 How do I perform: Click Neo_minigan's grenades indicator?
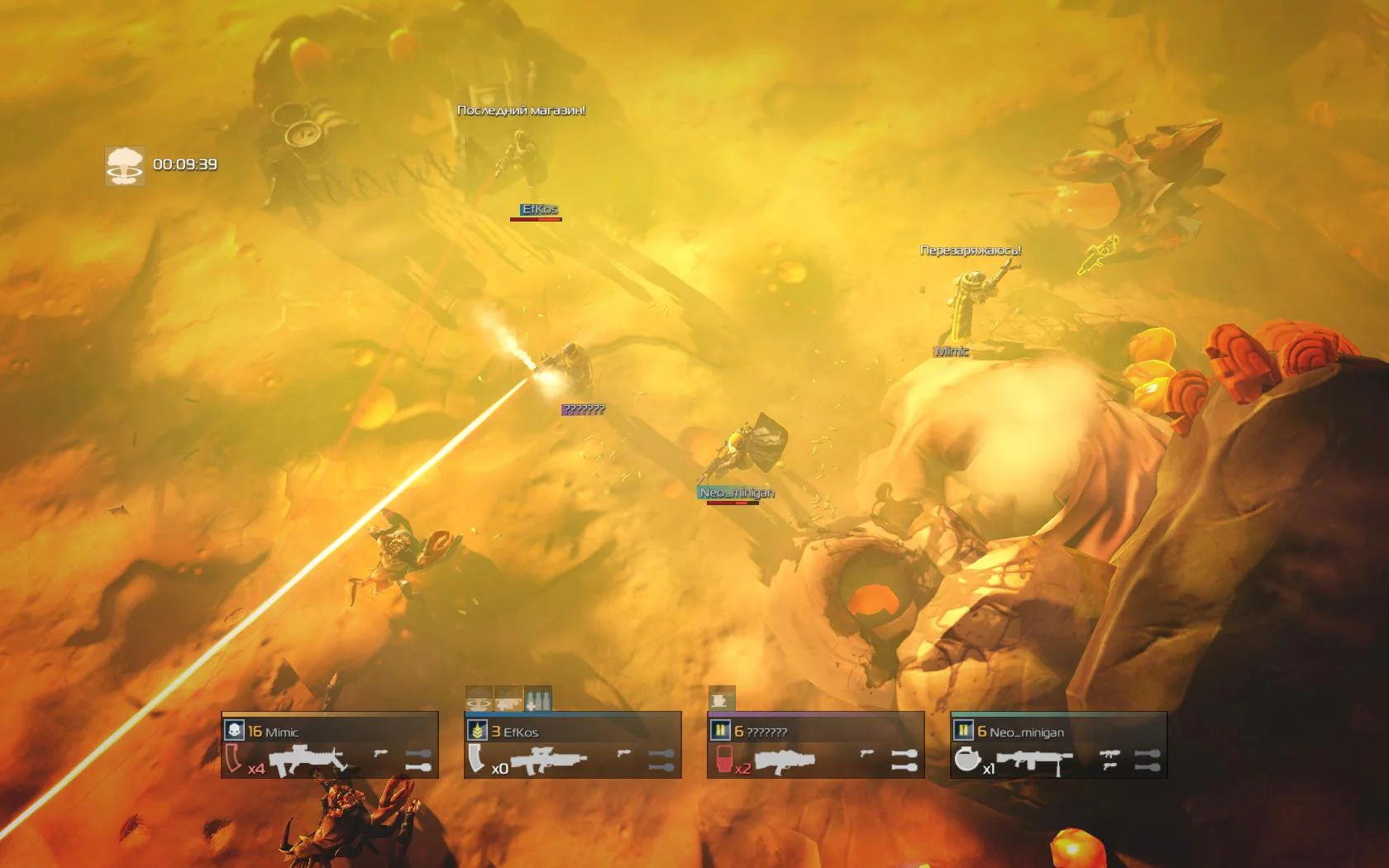(1147, 761)
